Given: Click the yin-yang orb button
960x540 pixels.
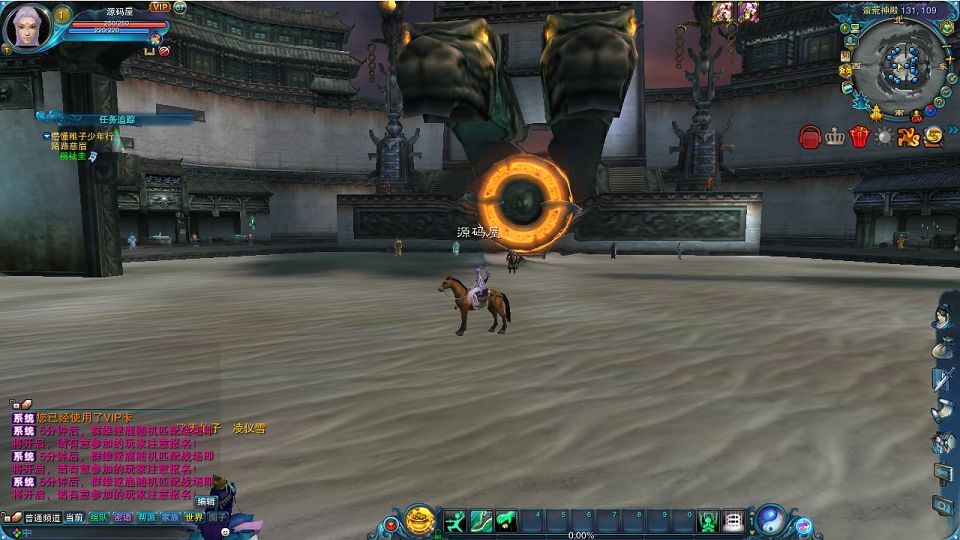Looking at the screenshot, I should 771,520.
